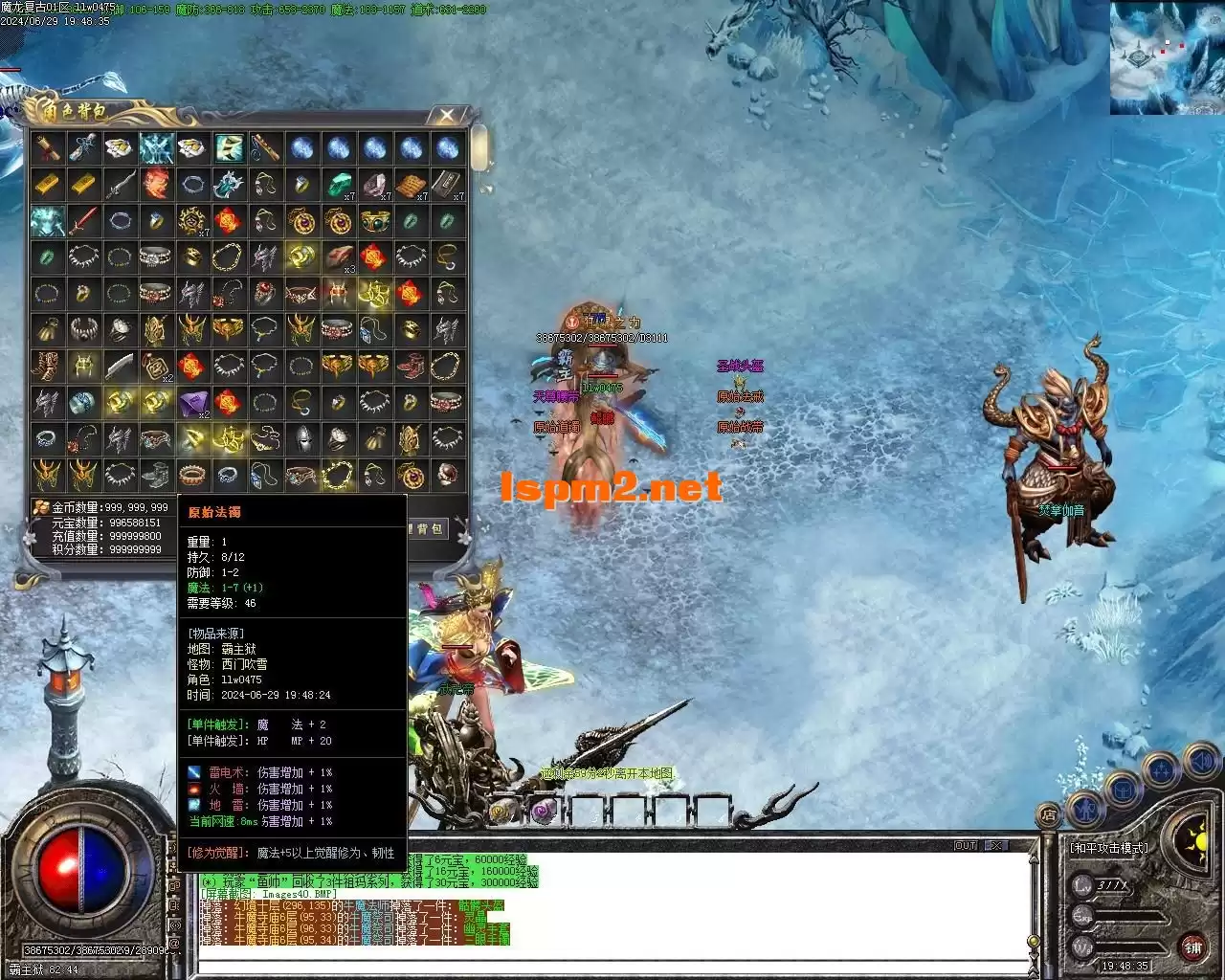Select the steel helmet in the backpack
1225x980 pixels.
(301, 439)
